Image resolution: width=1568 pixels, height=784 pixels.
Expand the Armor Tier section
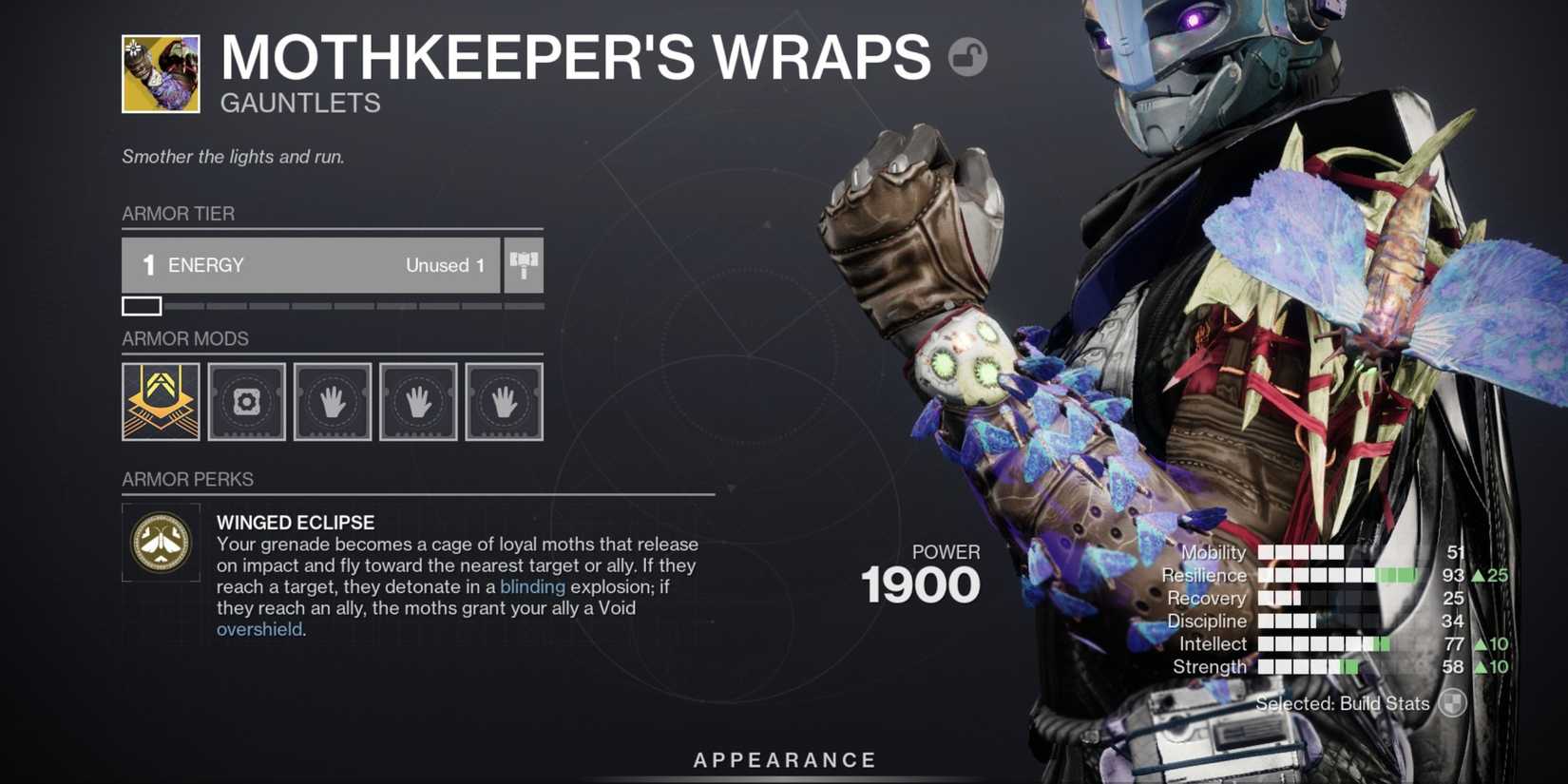tap(179, 214)
